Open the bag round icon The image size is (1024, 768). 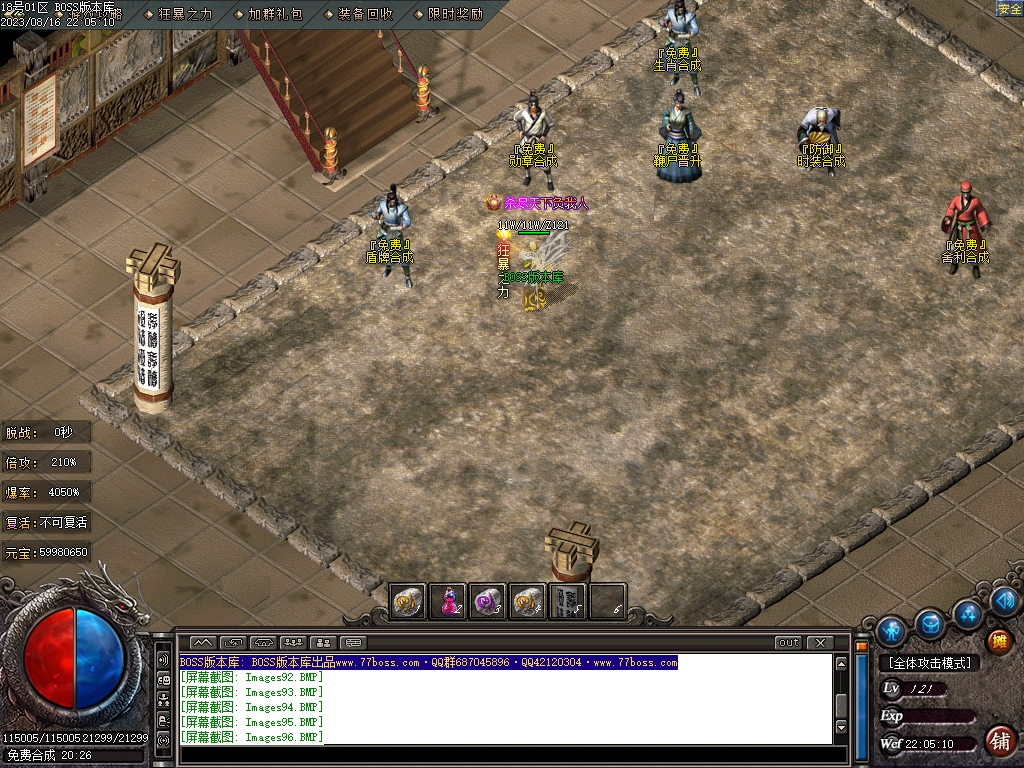pyautogui.click(x=930, y=624)
